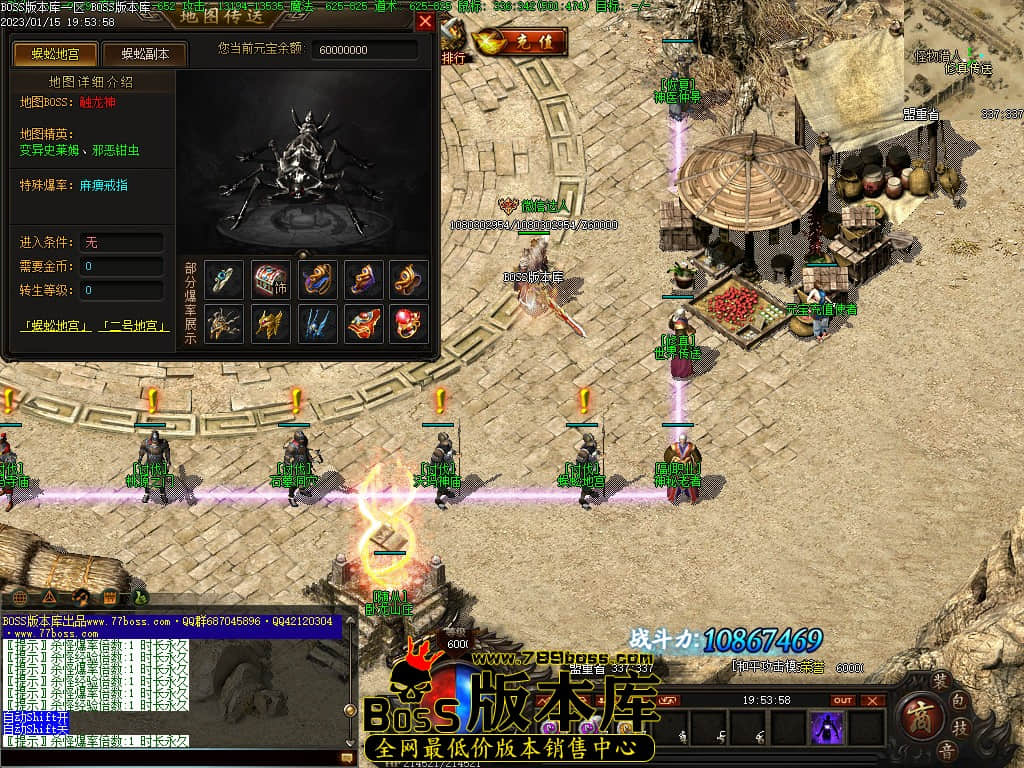Open the minimap in the corner
The height and width of the screenshot is (768, 1024).
(964, 60)
